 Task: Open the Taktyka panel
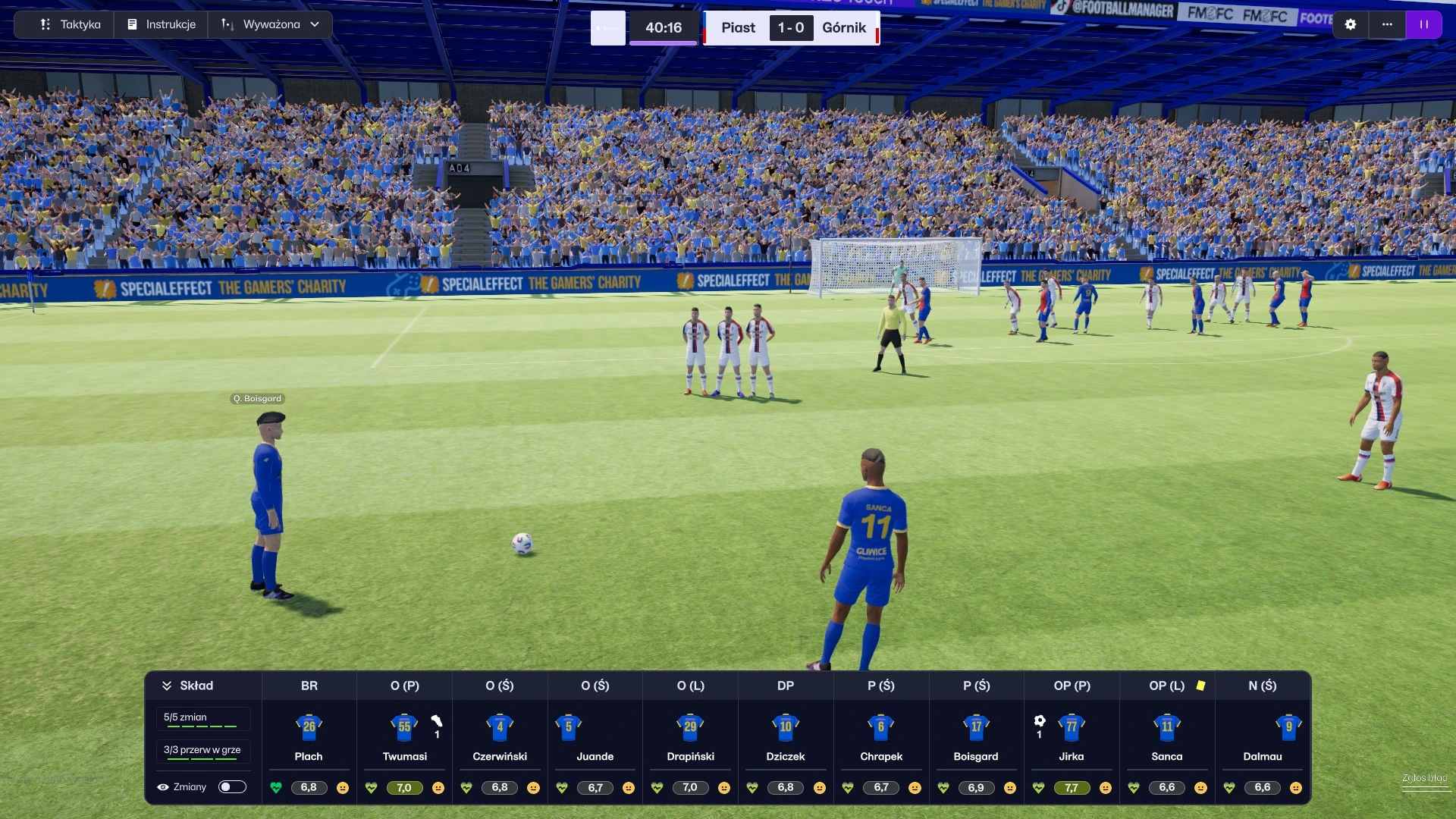pos(71,24)
